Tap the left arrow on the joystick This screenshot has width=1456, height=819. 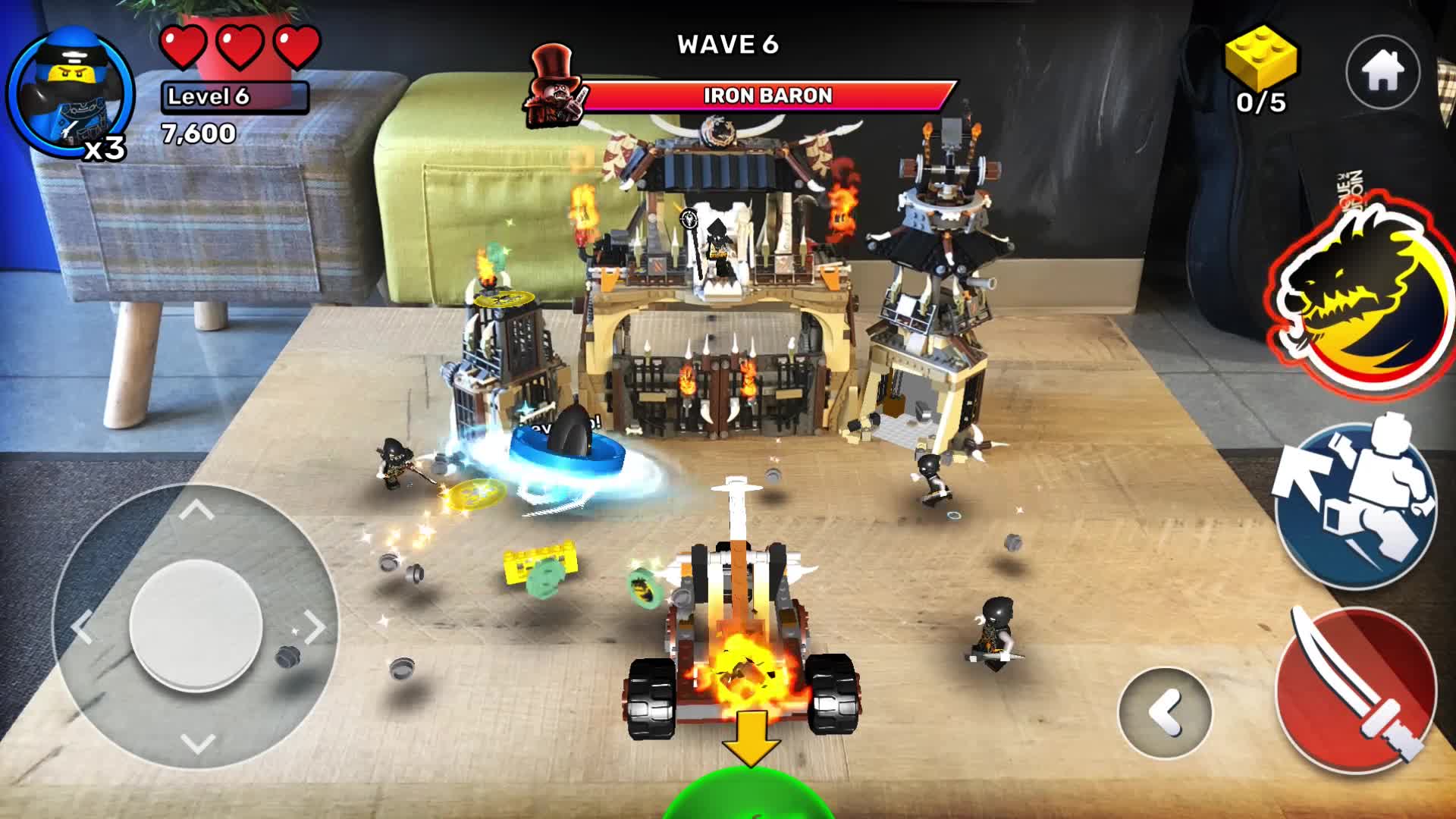coord(82,626)
